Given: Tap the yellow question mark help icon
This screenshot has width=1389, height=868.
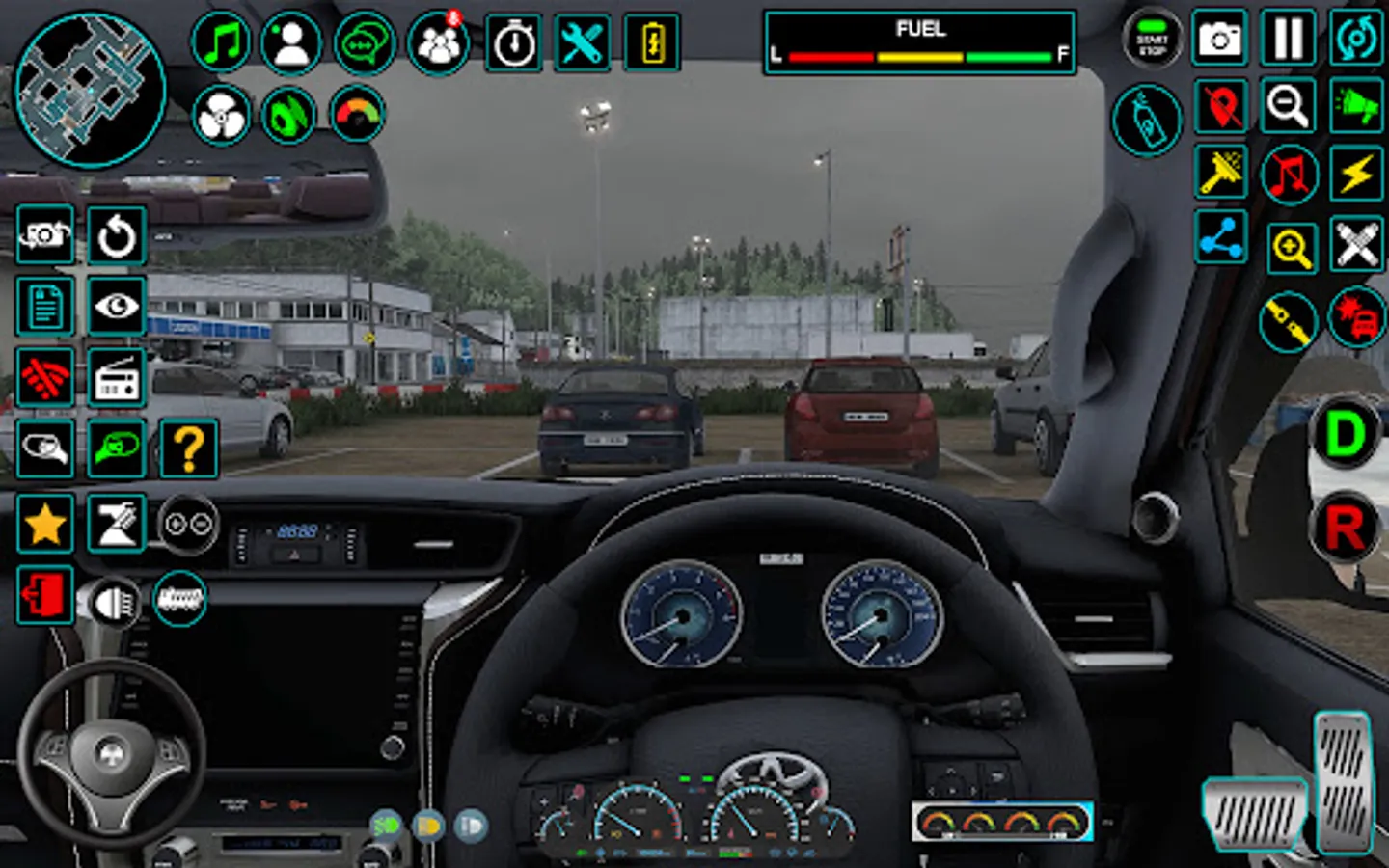Looking at the screenshot, I should coord(188,448).
